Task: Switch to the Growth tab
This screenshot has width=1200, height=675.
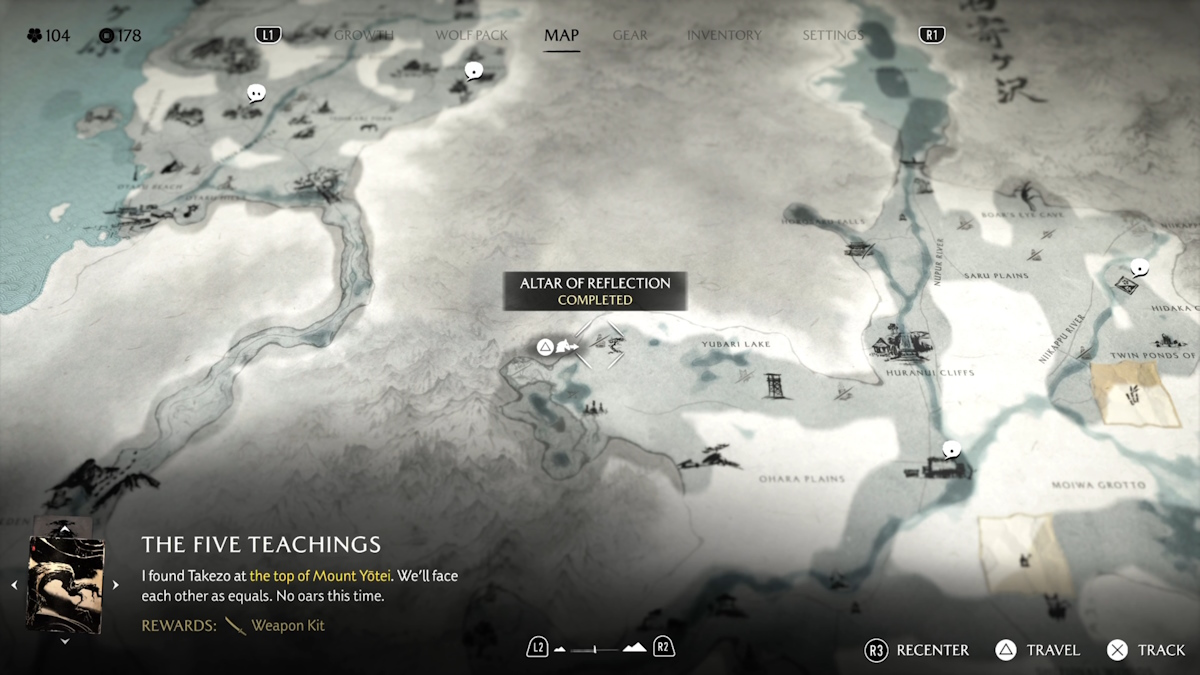Action: [364, 35]
